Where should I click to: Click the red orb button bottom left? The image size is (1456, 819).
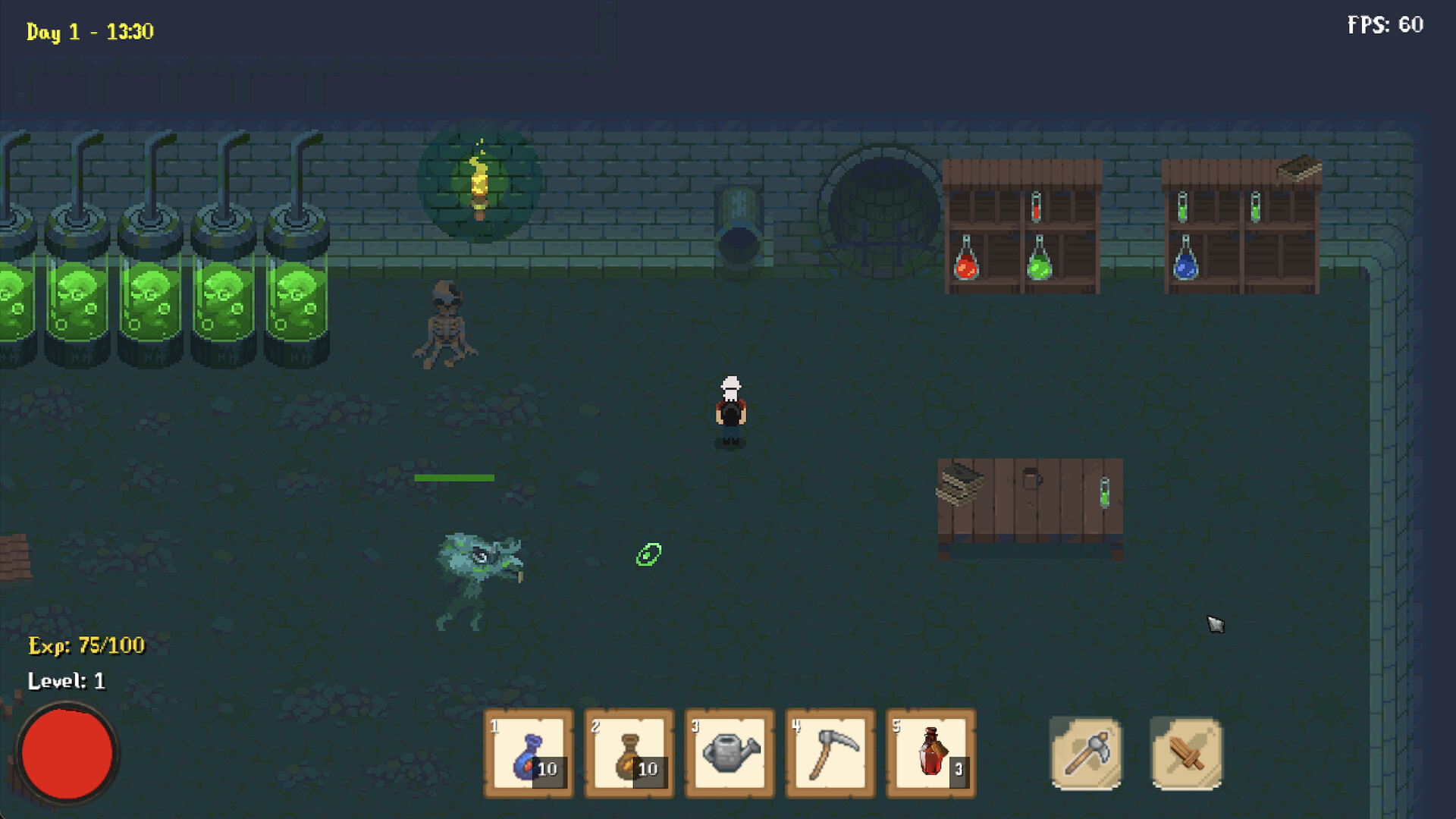pyautogui.click(x=67, y=752)
